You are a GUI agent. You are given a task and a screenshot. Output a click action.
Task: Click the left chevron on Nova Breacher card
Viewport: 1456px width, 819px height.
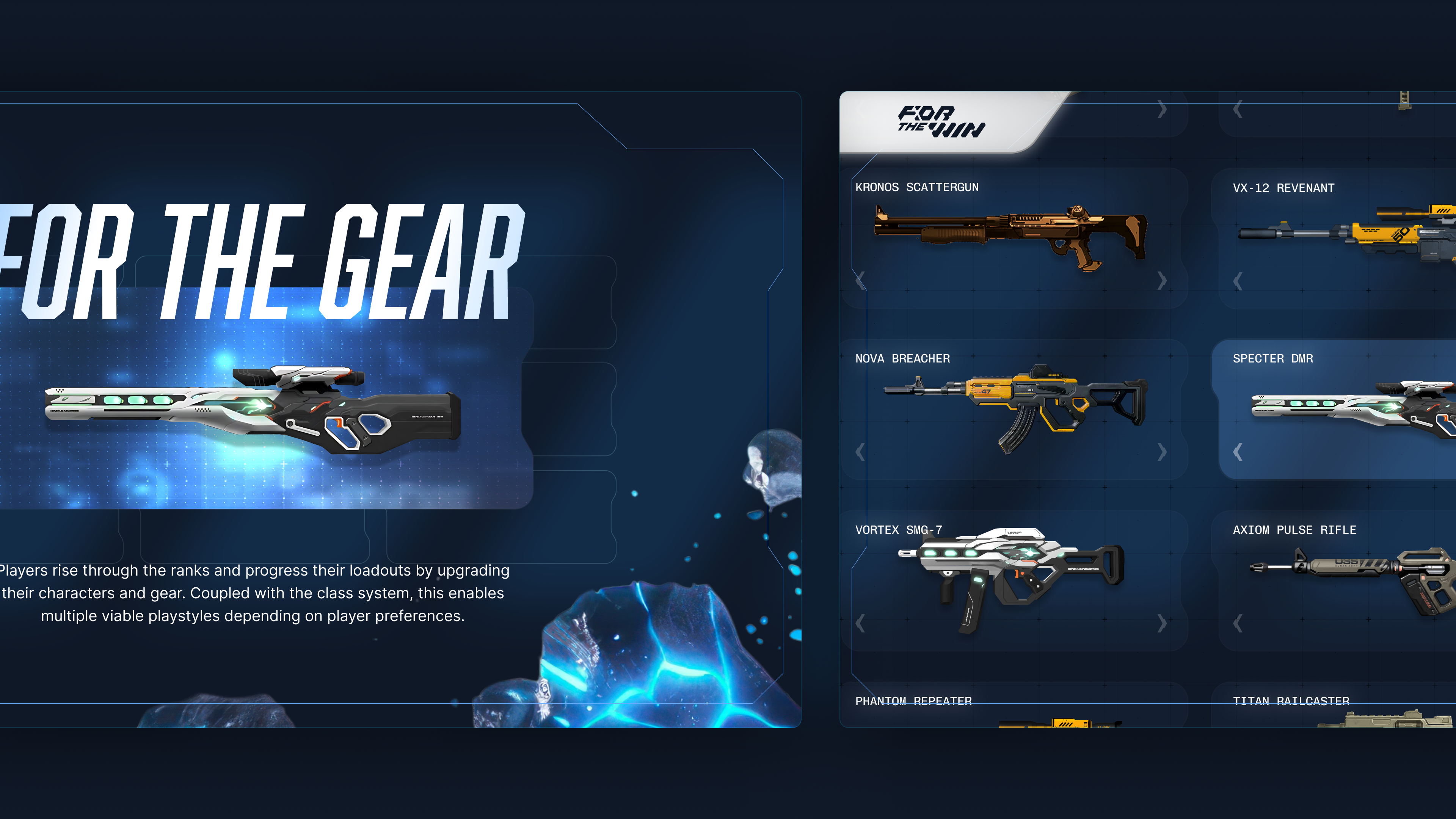click(860, 452)
